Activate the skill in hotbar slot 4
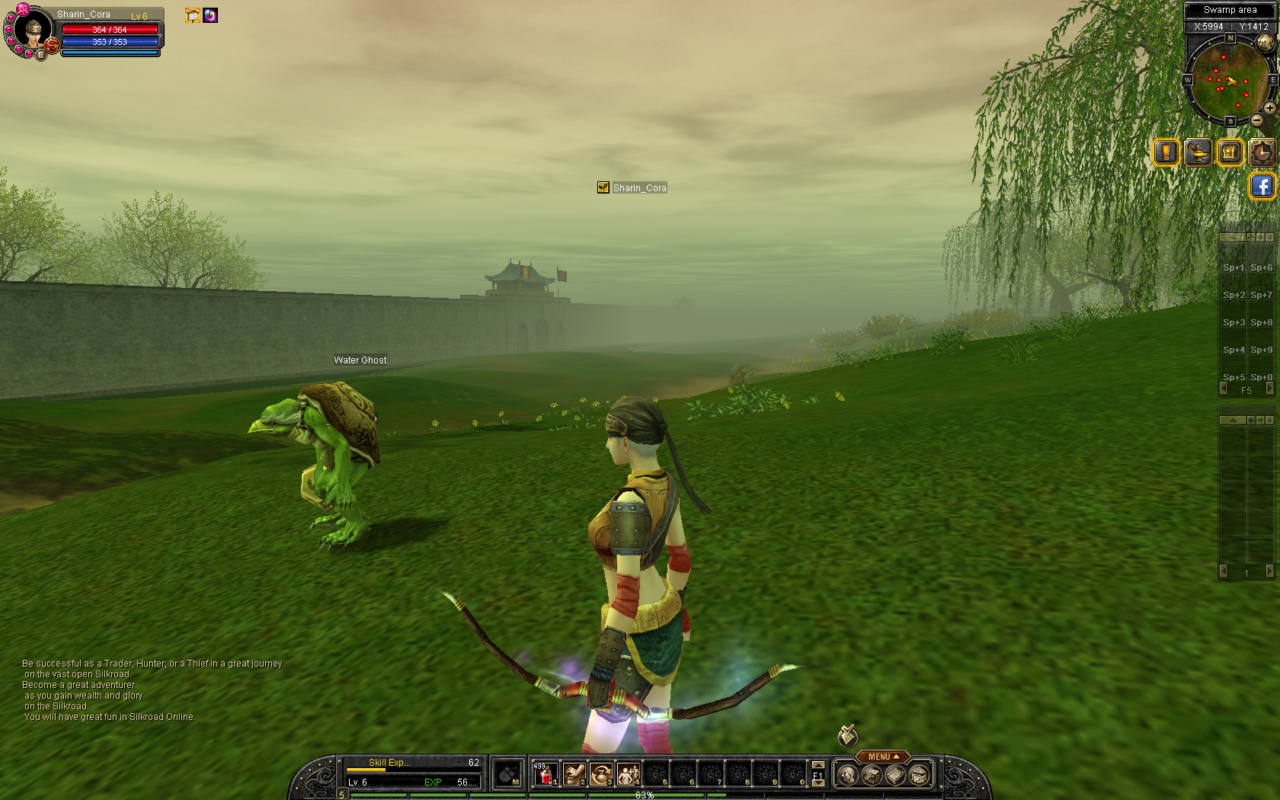Viewport: 1280px width, 800px height. point(629,774)
